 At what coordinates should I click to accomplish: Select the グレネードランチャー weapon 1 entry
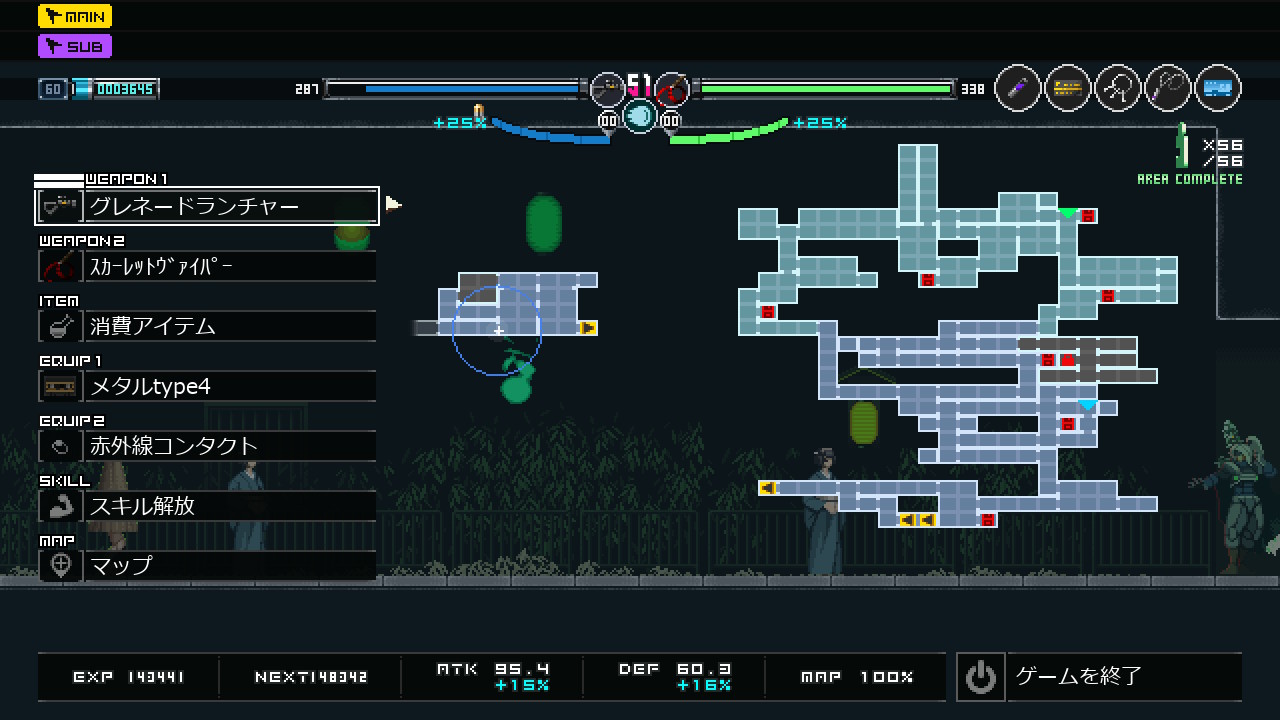click(x=207, y=207)
